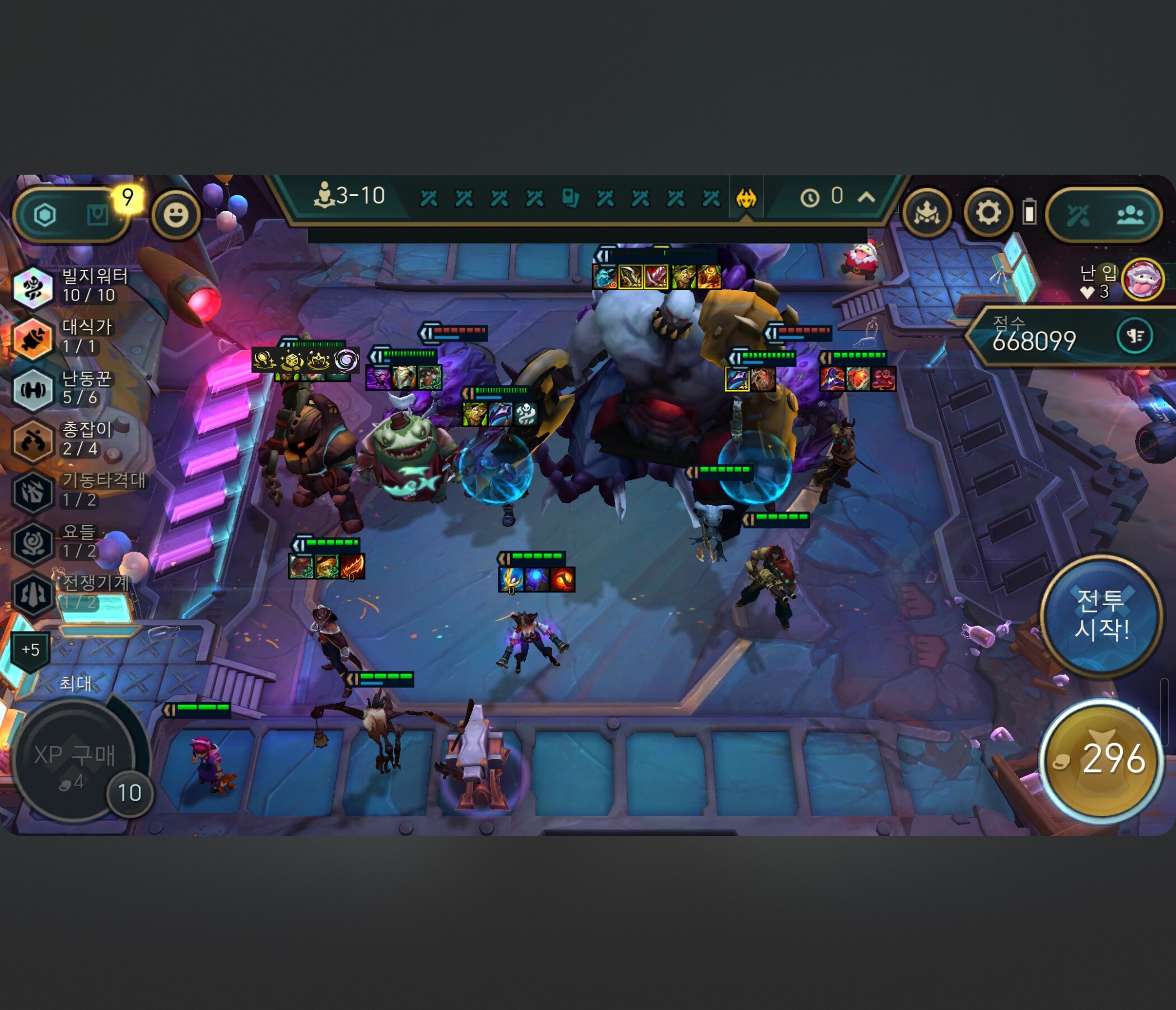Open the players list icon
The width and height of the screenshot is (1176, 1010).
(x=1130, y=215)
